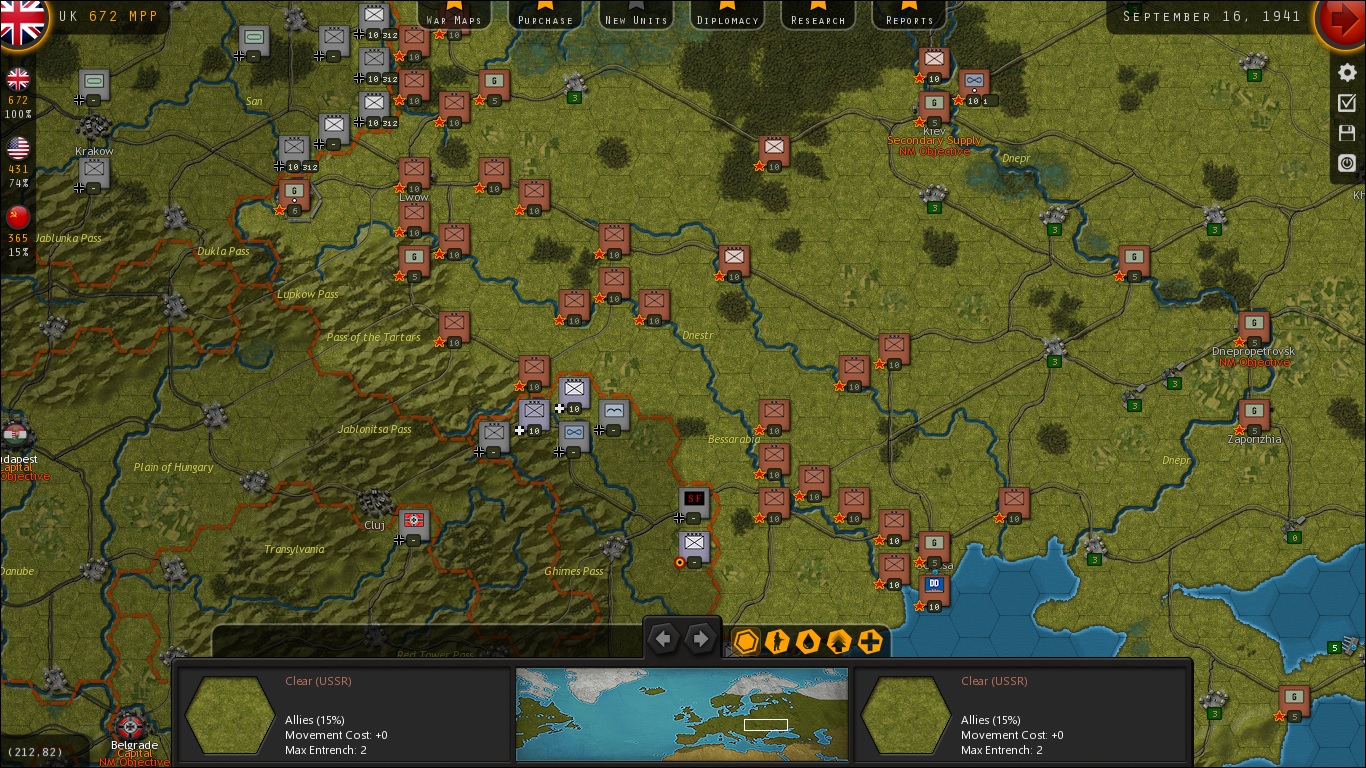The height and width of the screenshot is (768, 1366).
Task: Click the tree terrain display filter icon
Action: pos(838,642)
